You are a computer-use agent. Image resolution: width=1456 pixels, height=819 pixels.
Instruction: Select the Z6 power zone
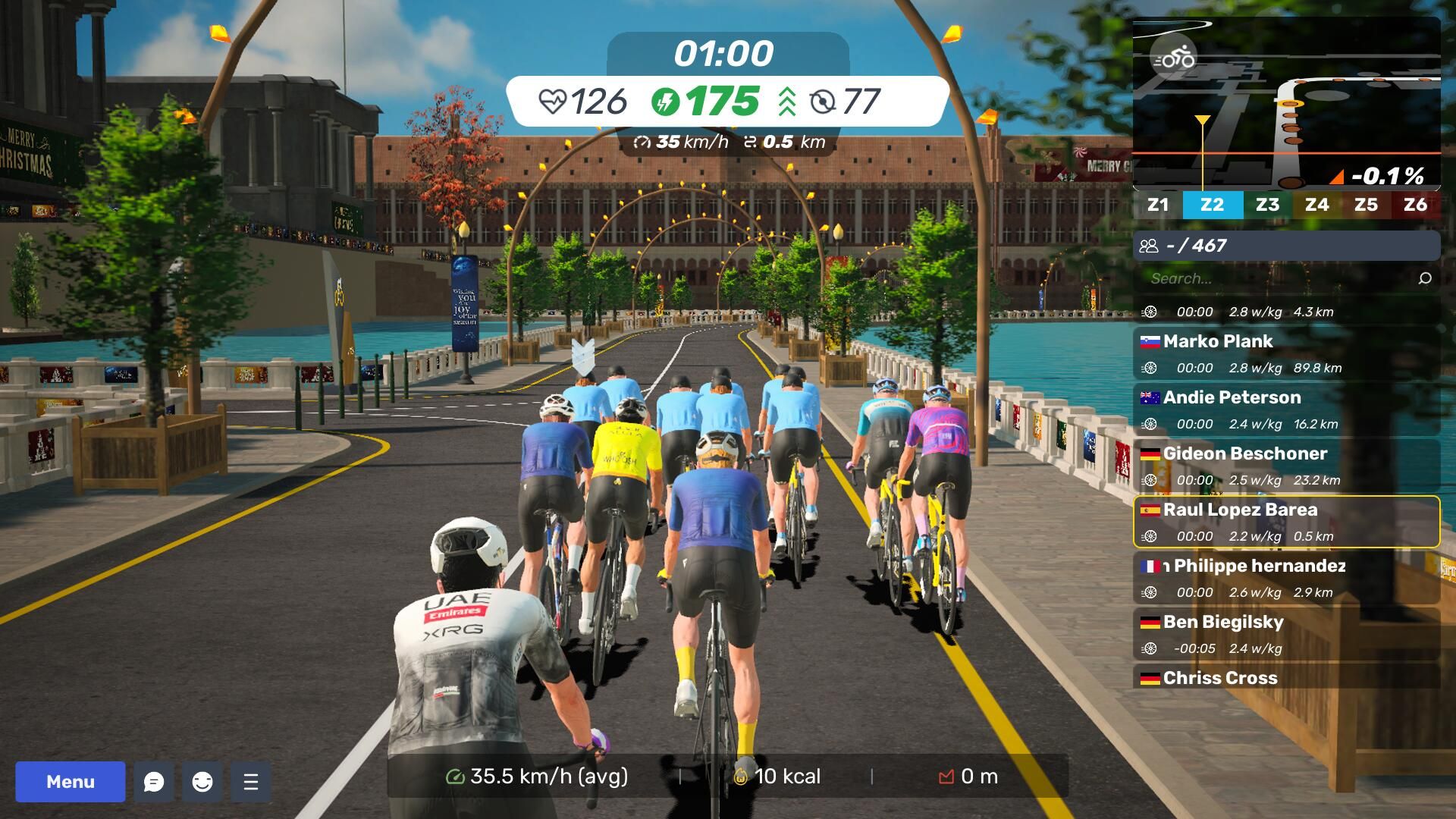tap(1415, 205)
